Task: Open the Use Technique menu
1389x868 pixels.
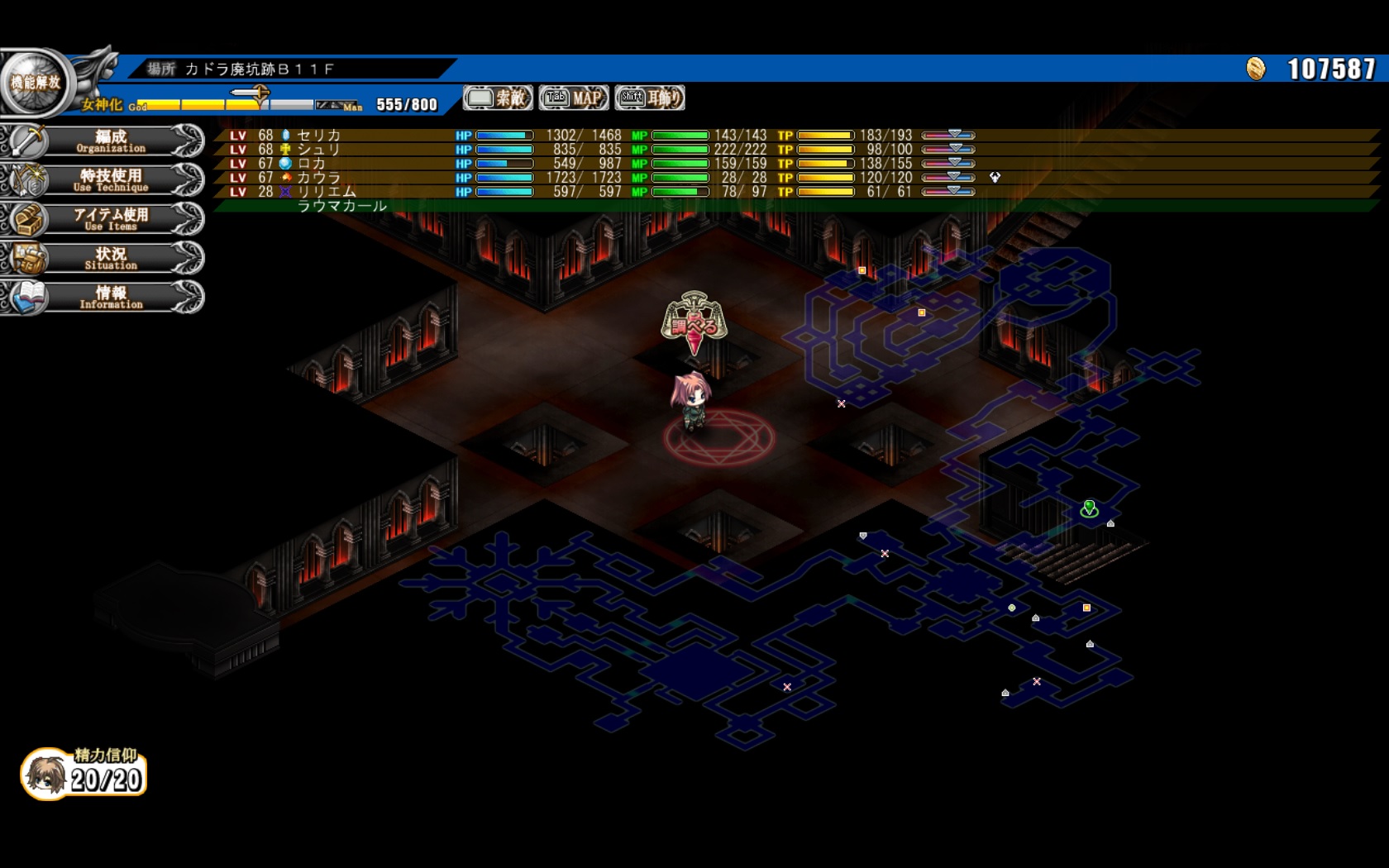Action: pos(110,180)
